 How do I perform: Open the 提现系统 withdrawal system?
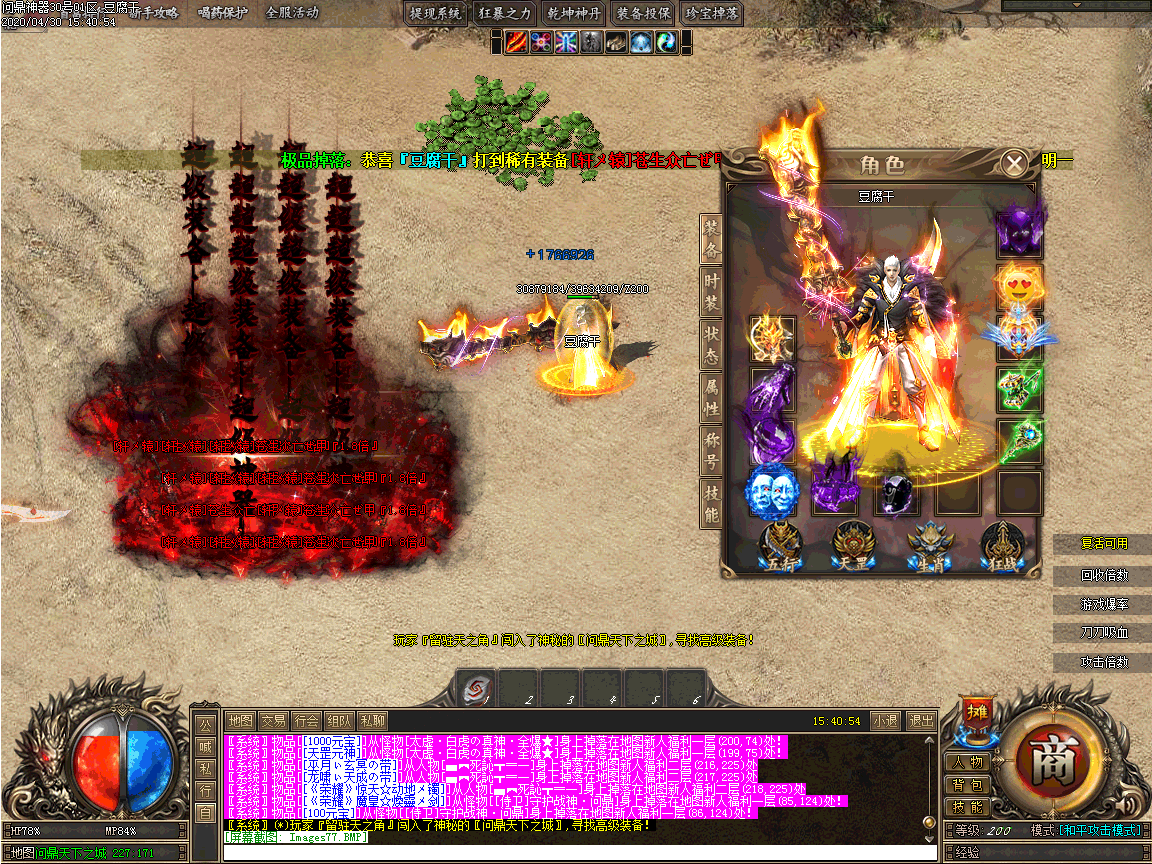point(436,13)
